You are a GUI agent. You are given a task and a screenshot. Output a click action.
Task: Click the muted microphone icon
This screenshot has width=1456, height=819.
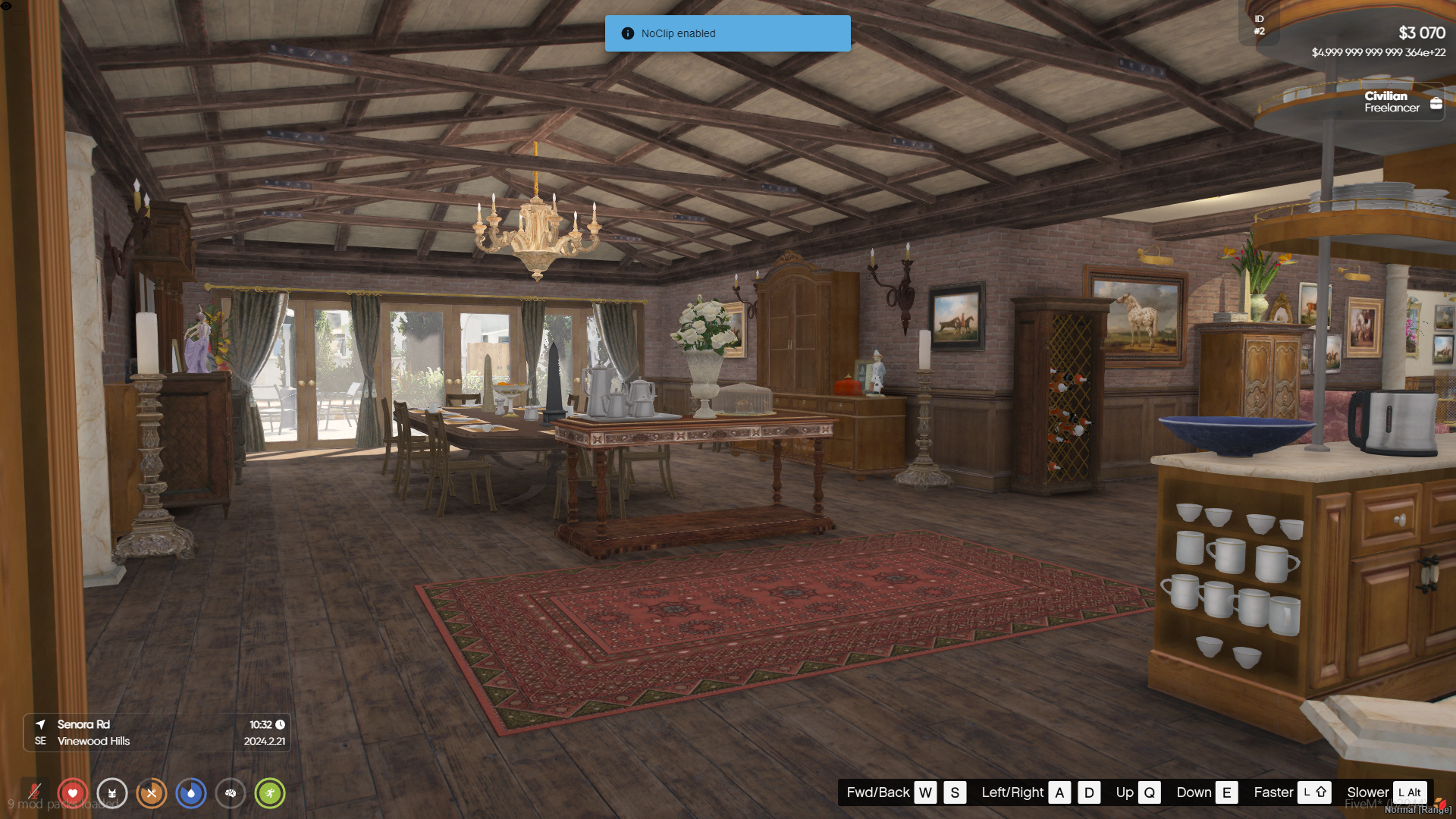[34, 793]
